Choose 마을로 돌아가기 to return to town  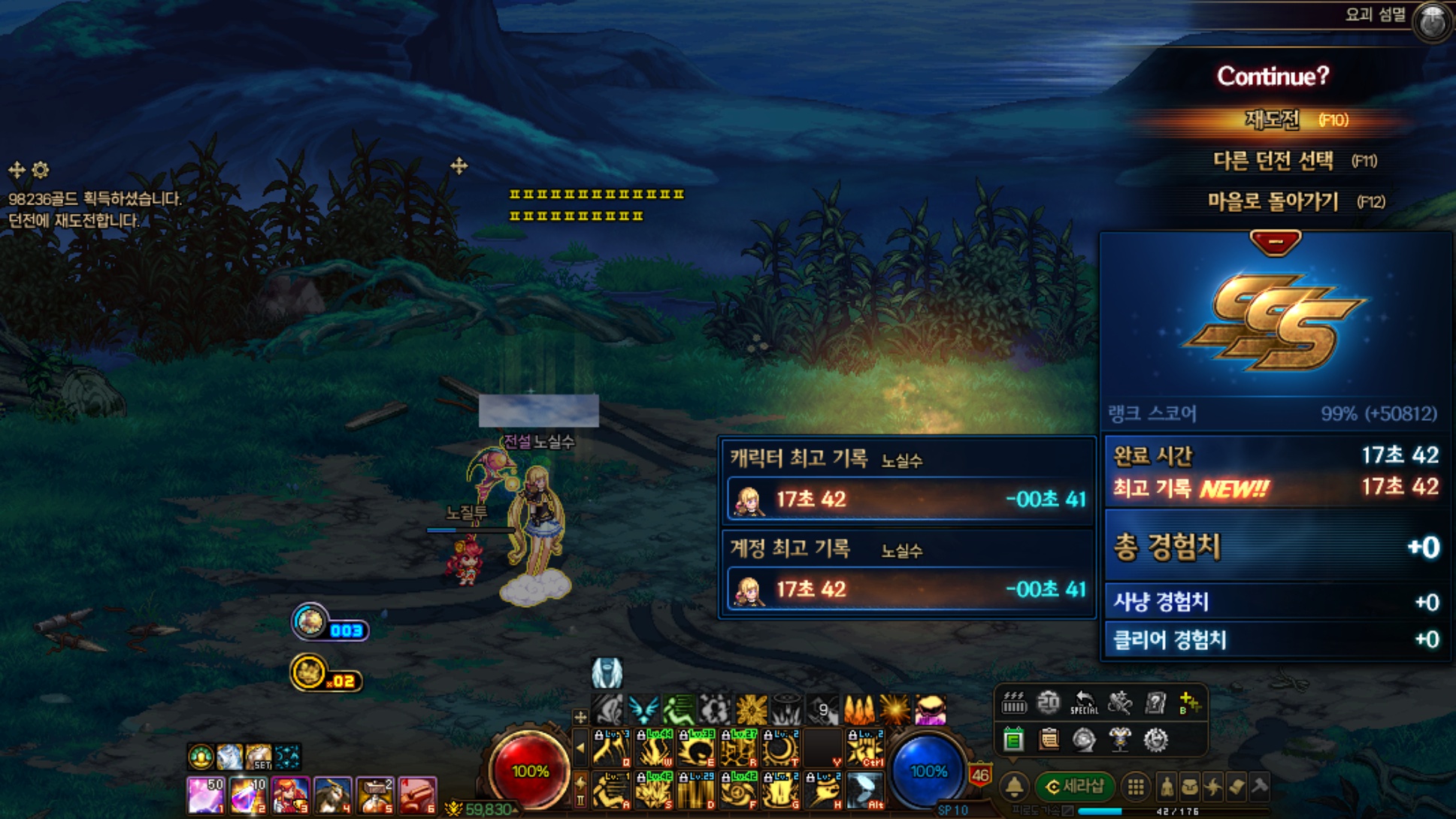[x=1273, y=201]
